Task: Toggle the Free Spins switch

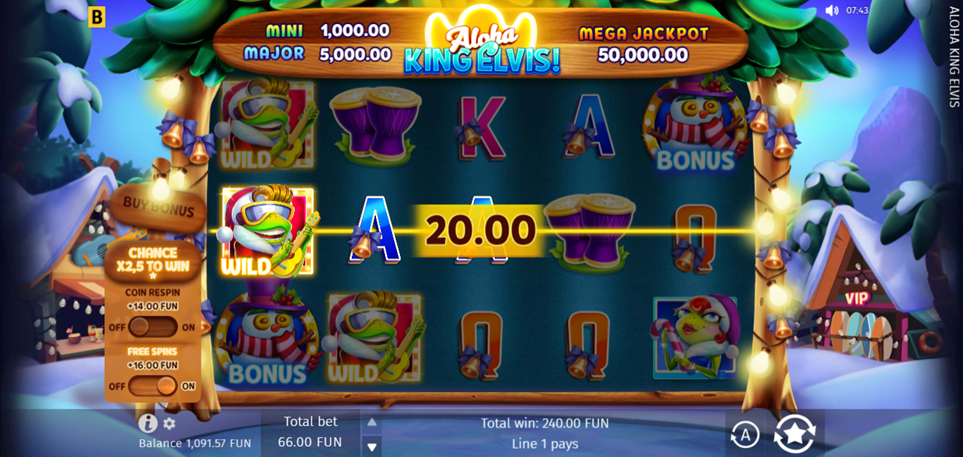Action: click(153, 385)
